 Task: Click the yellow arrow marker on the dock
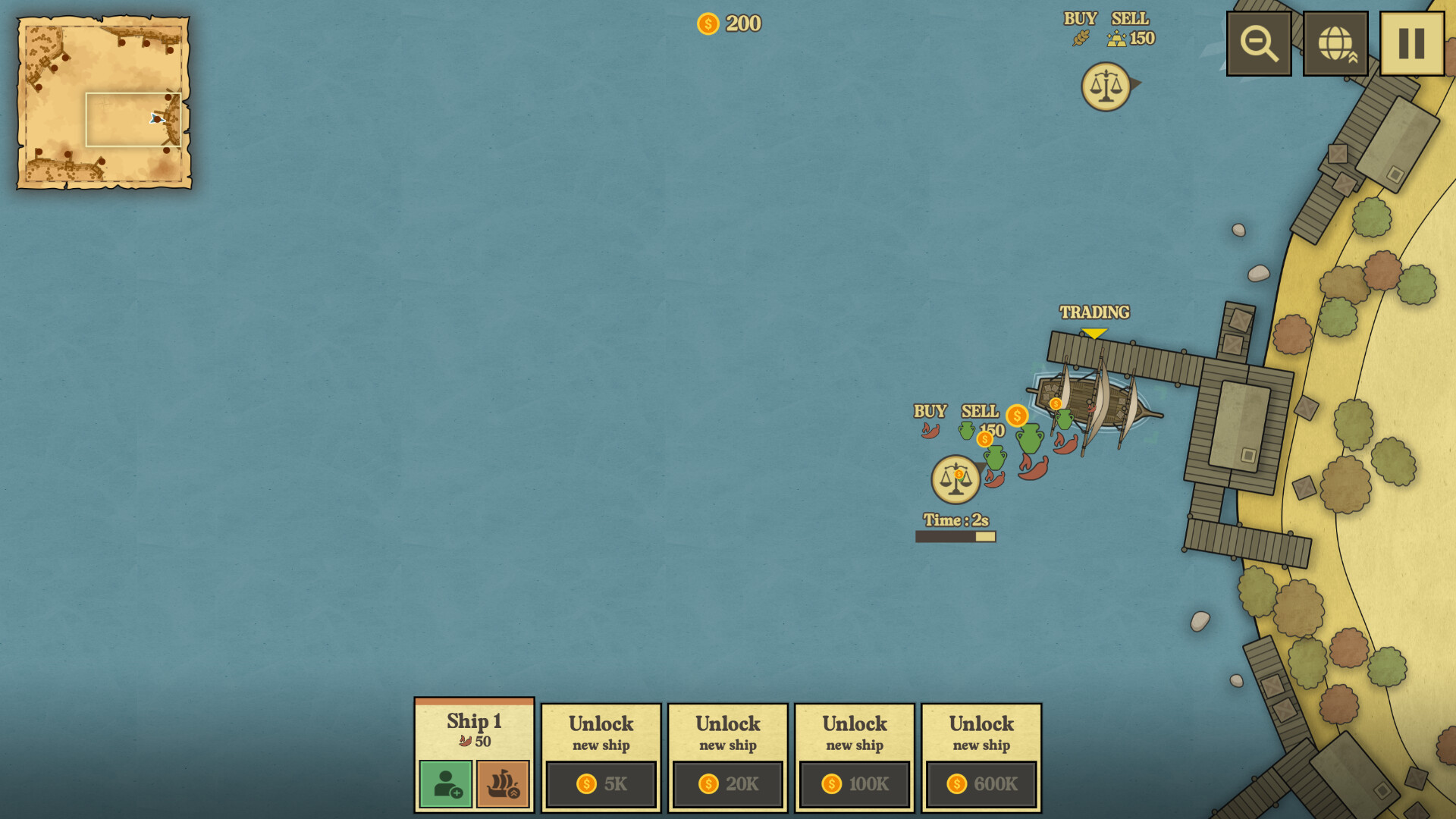1095,332
